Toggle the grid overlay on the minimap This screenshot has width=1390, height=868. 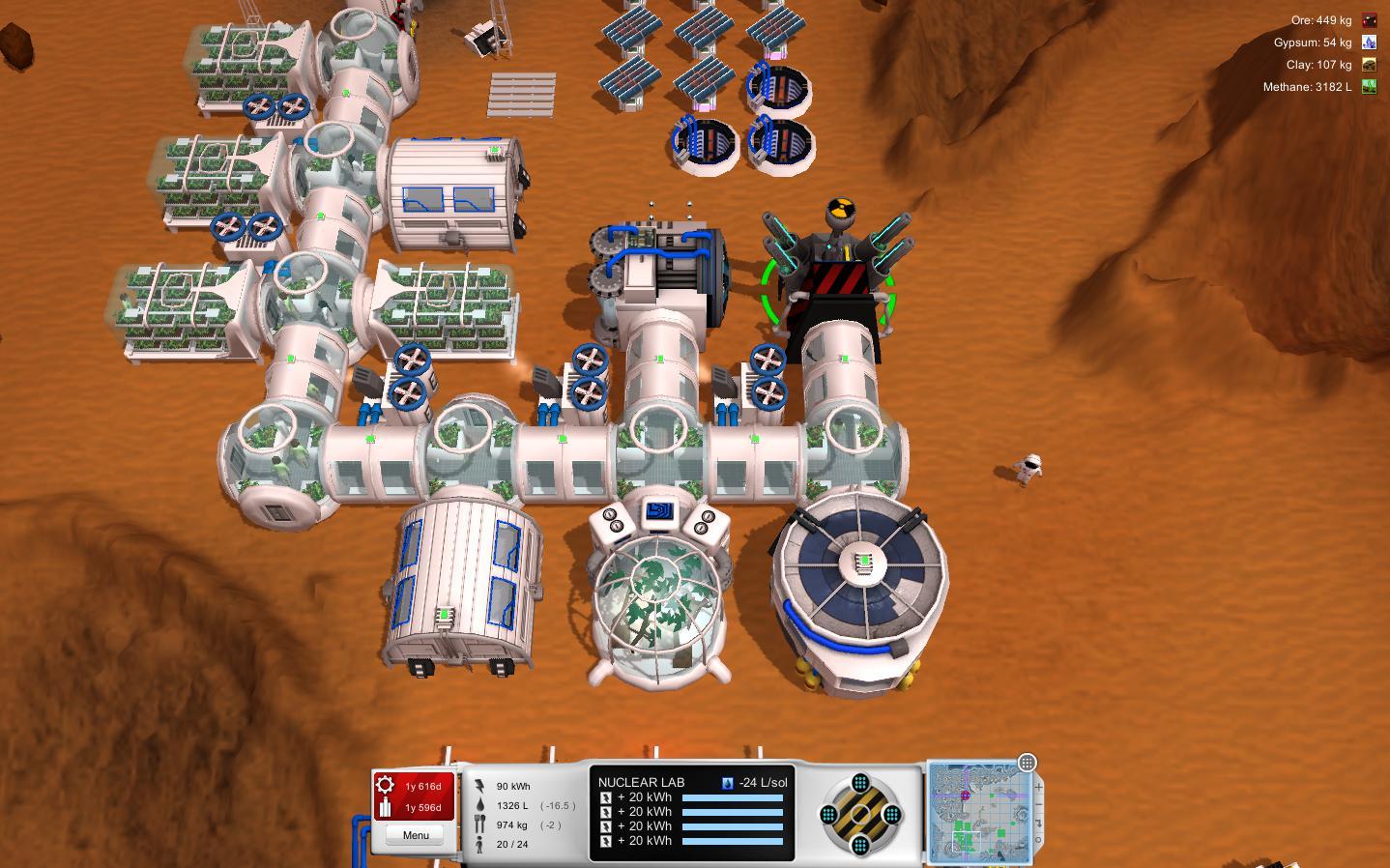pos(1027,763)
